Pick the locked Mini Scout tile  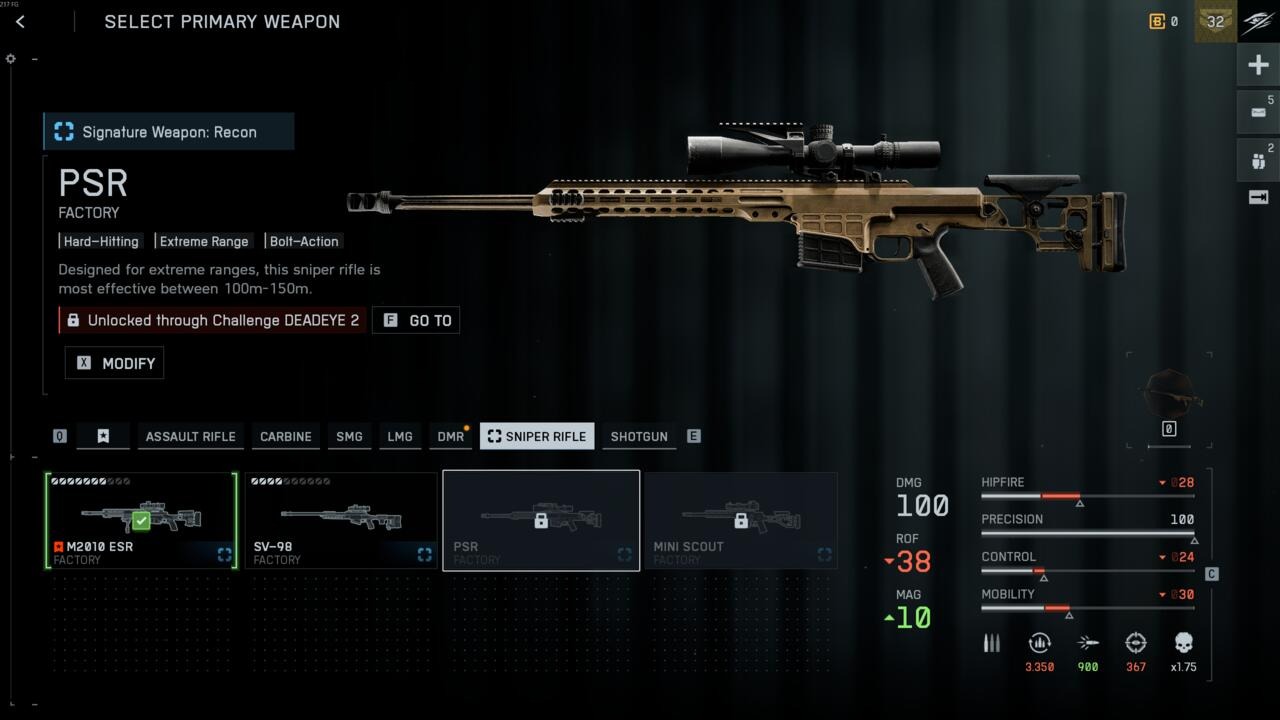click(x=741, y=520)
